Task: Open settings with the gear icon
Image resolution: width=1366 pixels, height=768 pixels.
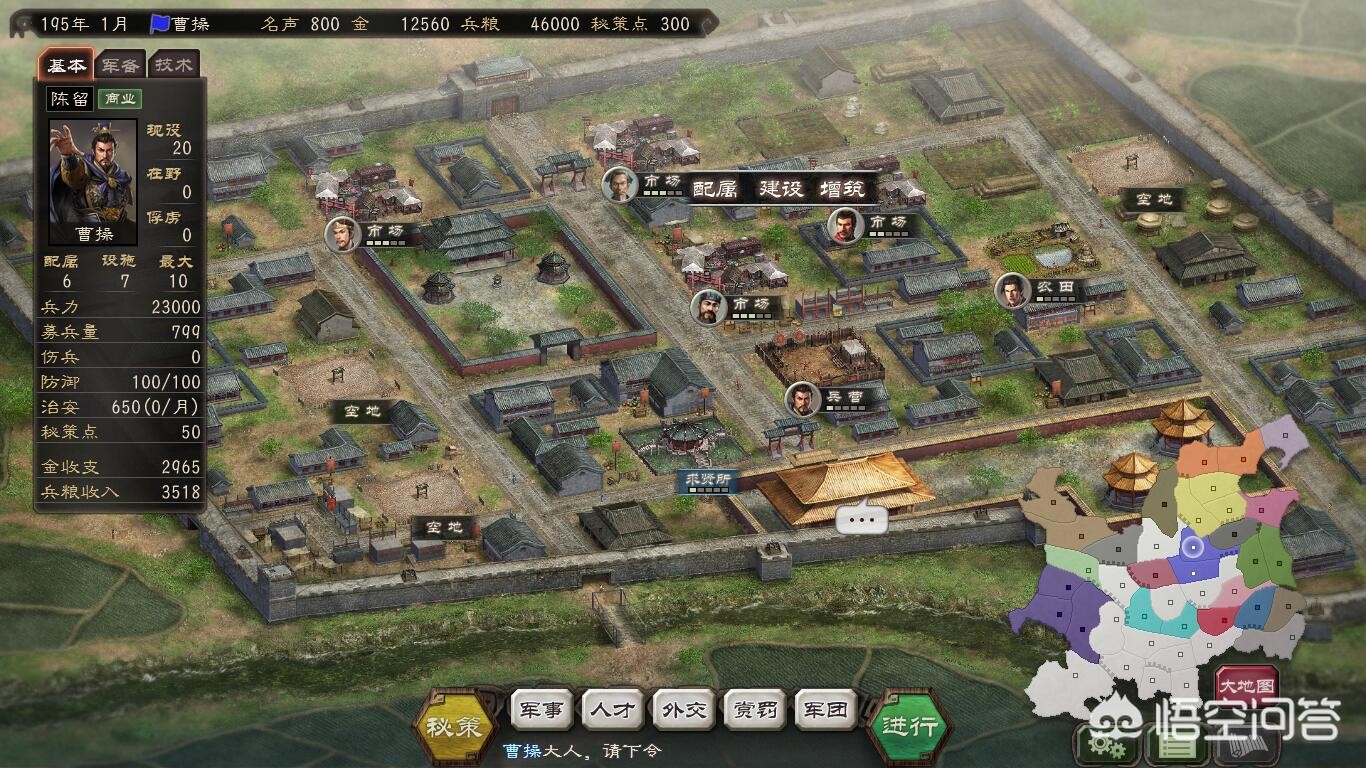Action: point(1100,745)
